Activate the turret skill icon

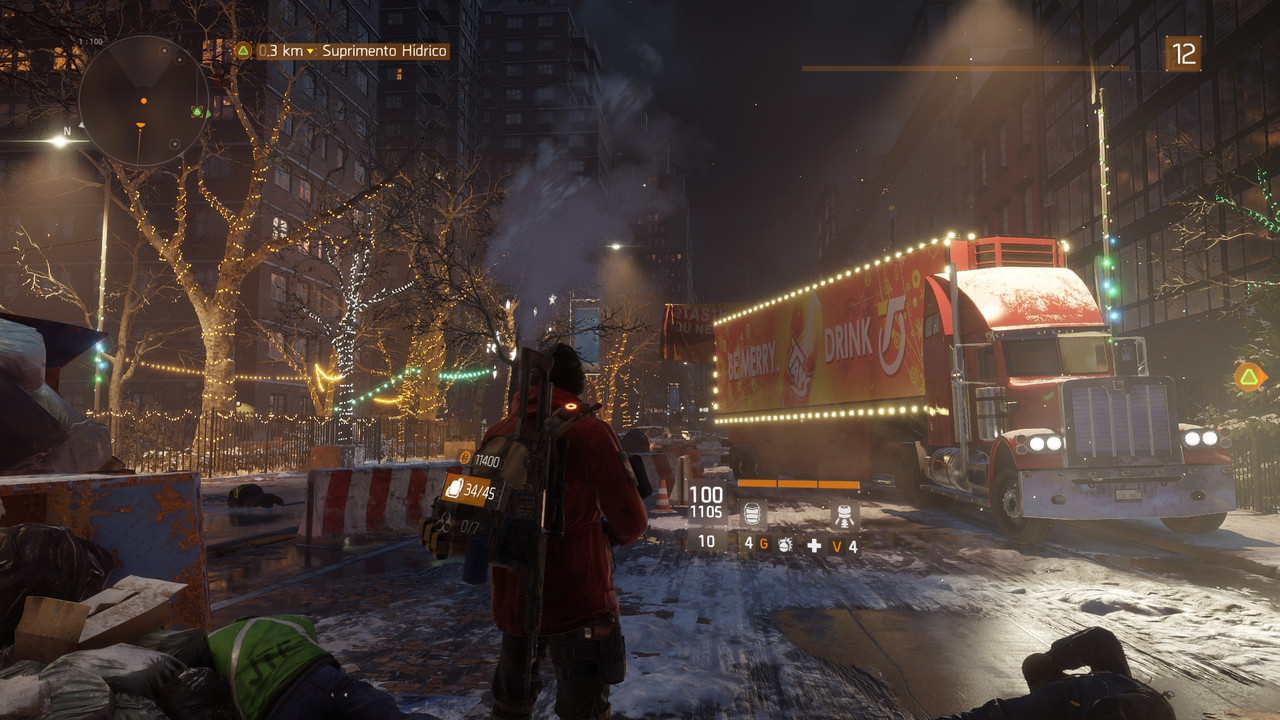point(845,516)
